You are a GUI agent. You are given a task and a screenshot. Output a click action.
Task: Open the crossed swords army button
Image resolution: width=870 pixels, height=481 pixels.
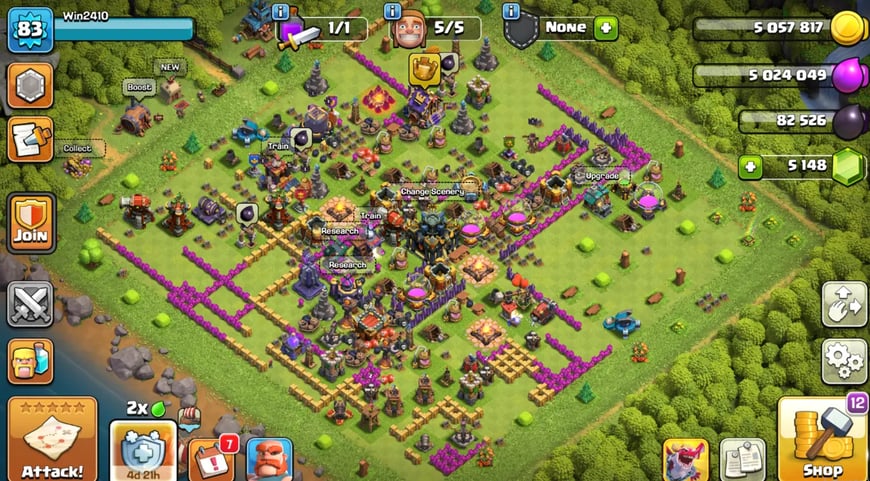pos(30,304)
